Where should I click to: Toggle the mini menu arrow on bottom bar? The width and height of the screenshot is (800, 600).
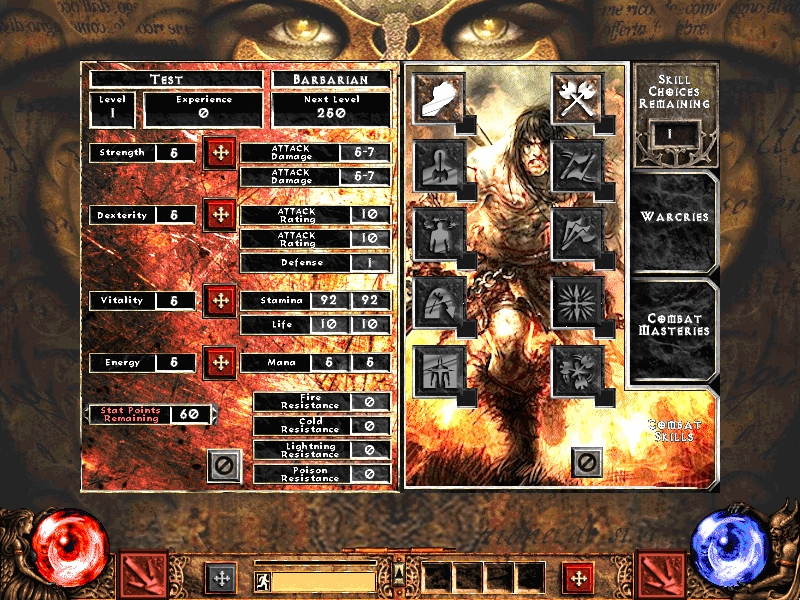pos(399,574)
